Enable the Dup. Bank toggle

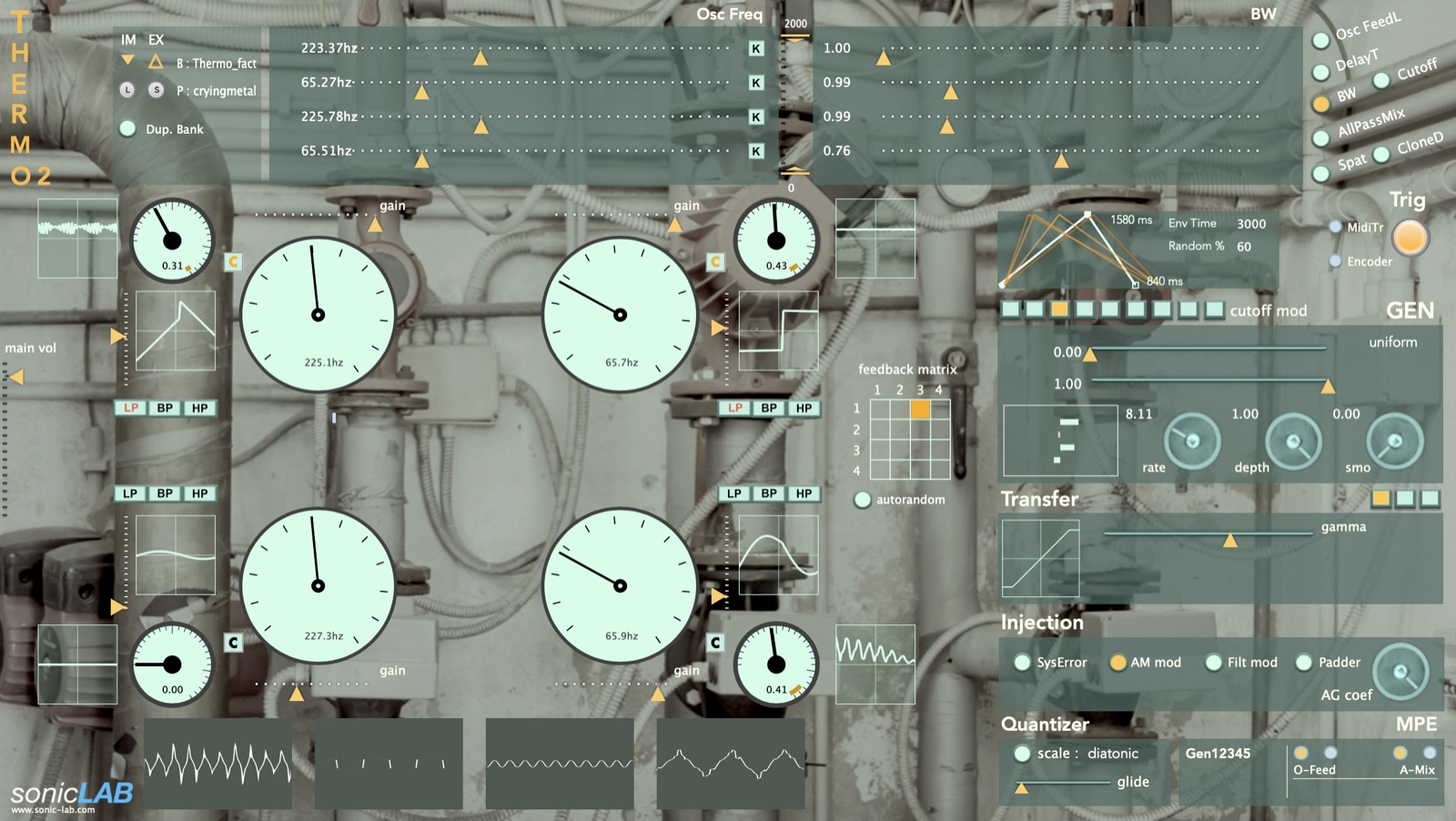coord(127,129)
